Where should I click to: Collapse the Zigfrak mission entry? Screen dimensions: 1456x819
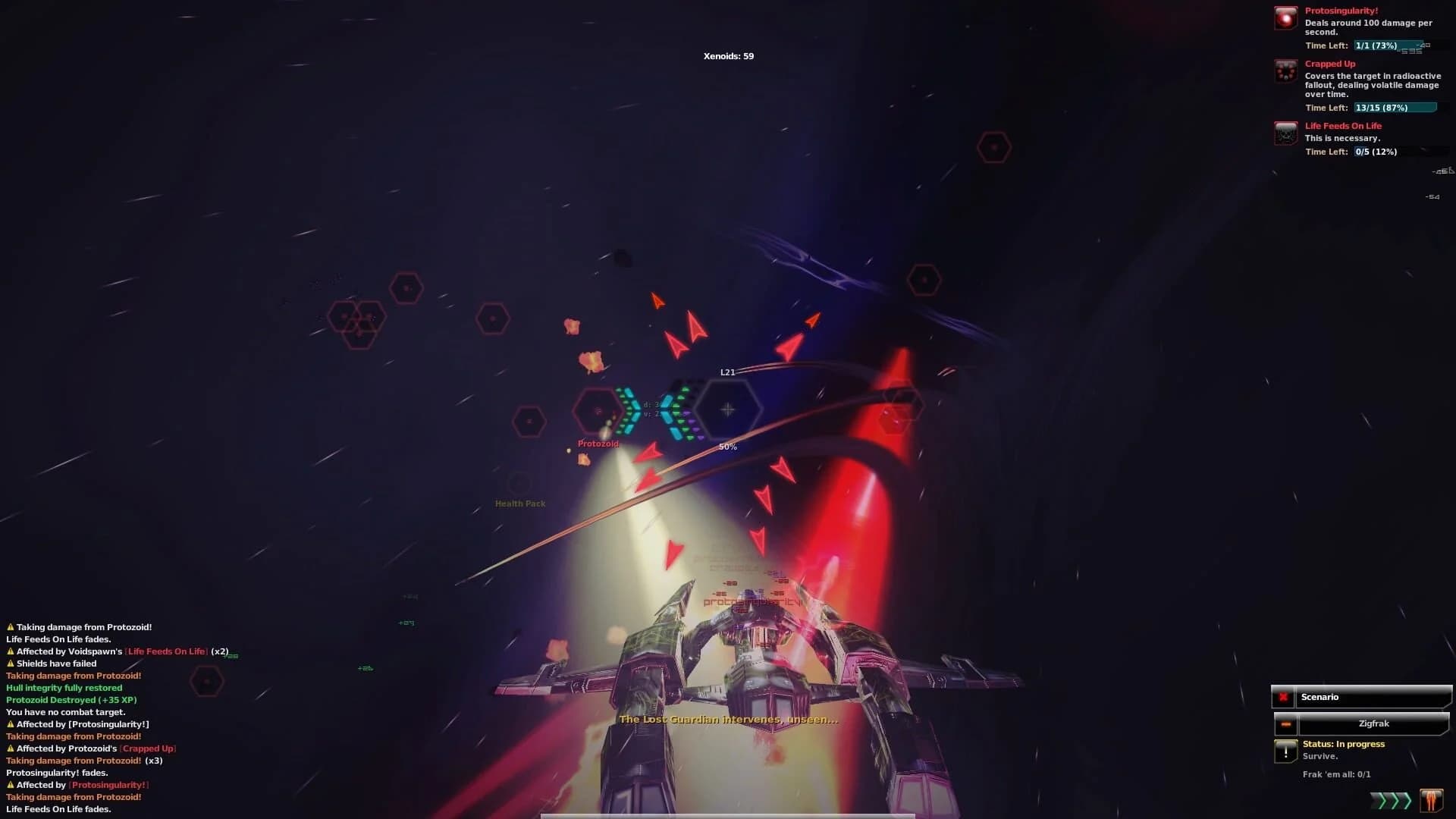coord(1286,724)
